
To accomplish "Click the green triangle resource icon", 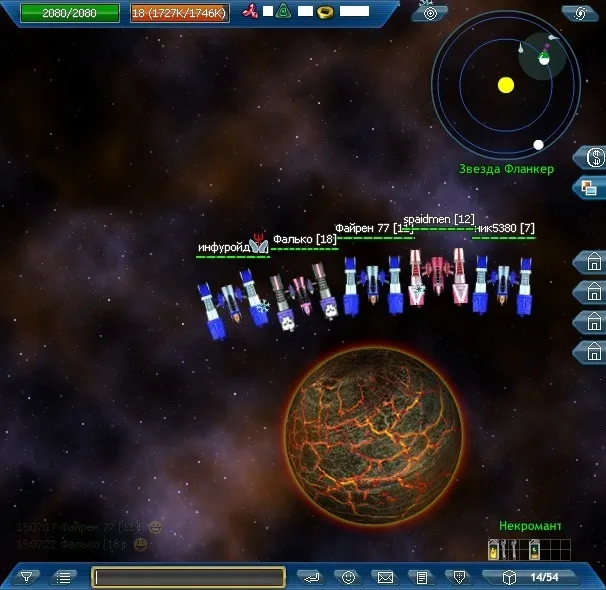I will 284,12.
